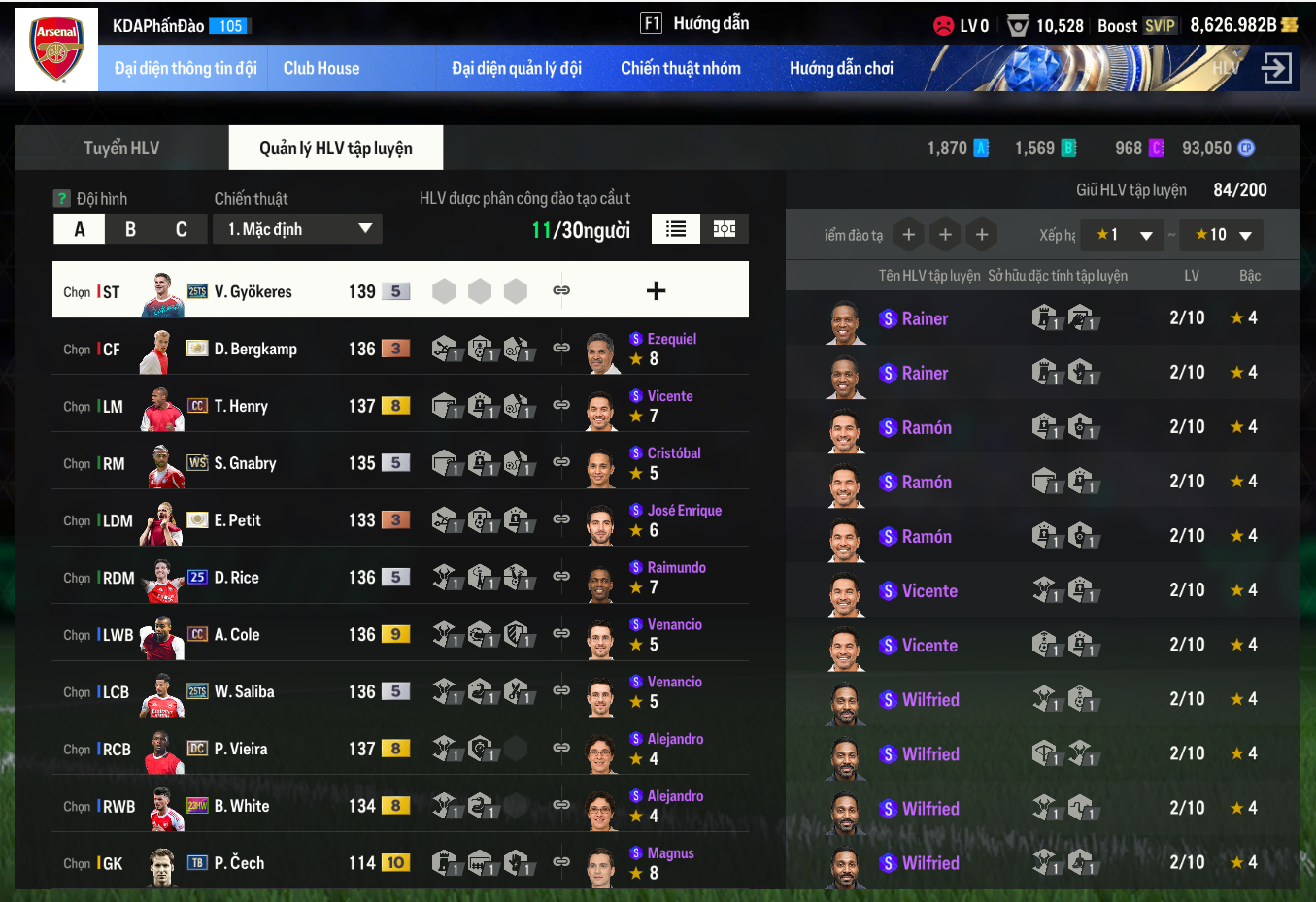The width and height of the screenshot is (1316, 902).
Task: Select squad B
Action: [x=130, y=229]
